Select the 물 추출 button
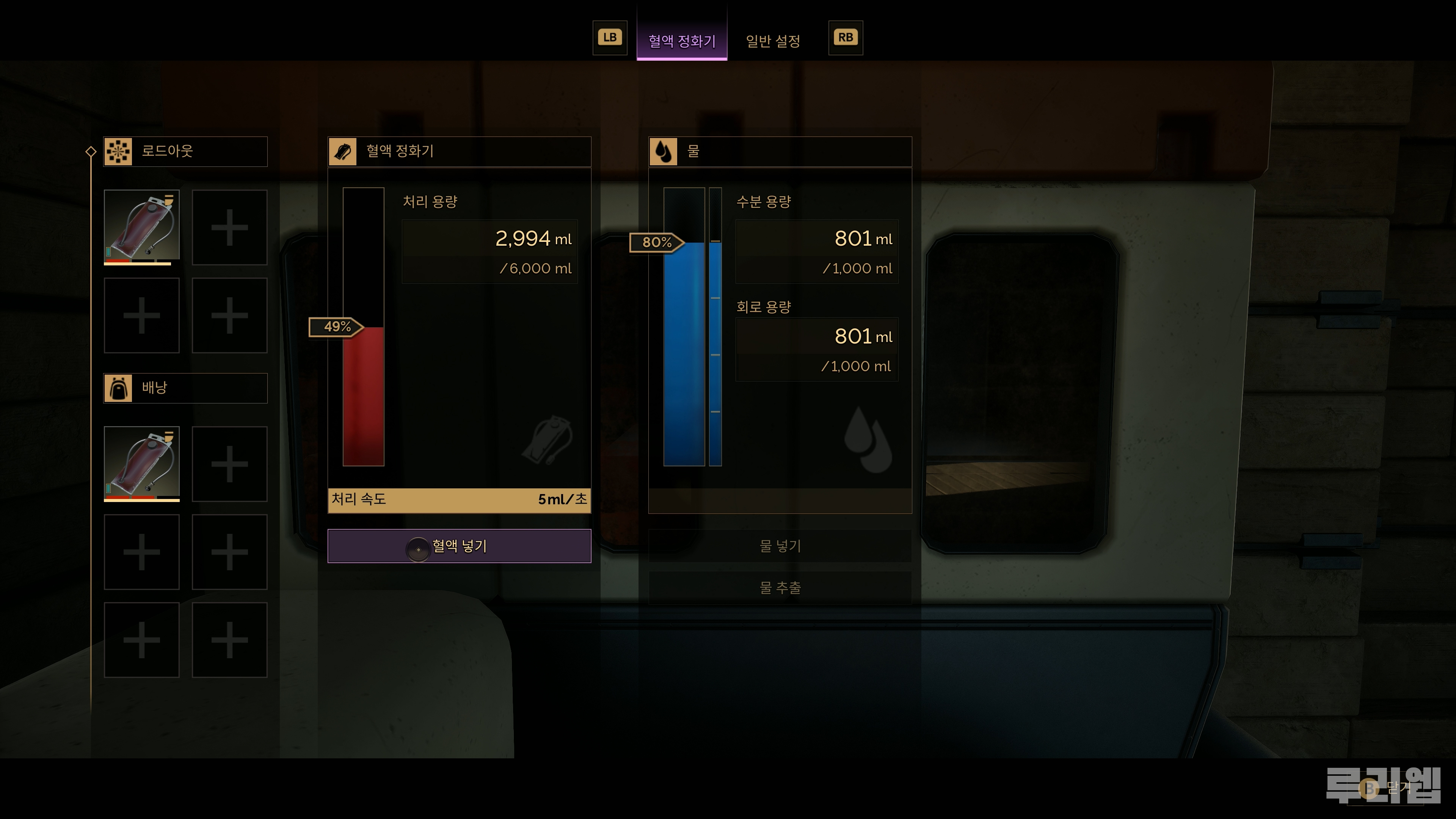Image resolution: width=1456 pixels, height=819 pixels. click(x=780, y=588)
